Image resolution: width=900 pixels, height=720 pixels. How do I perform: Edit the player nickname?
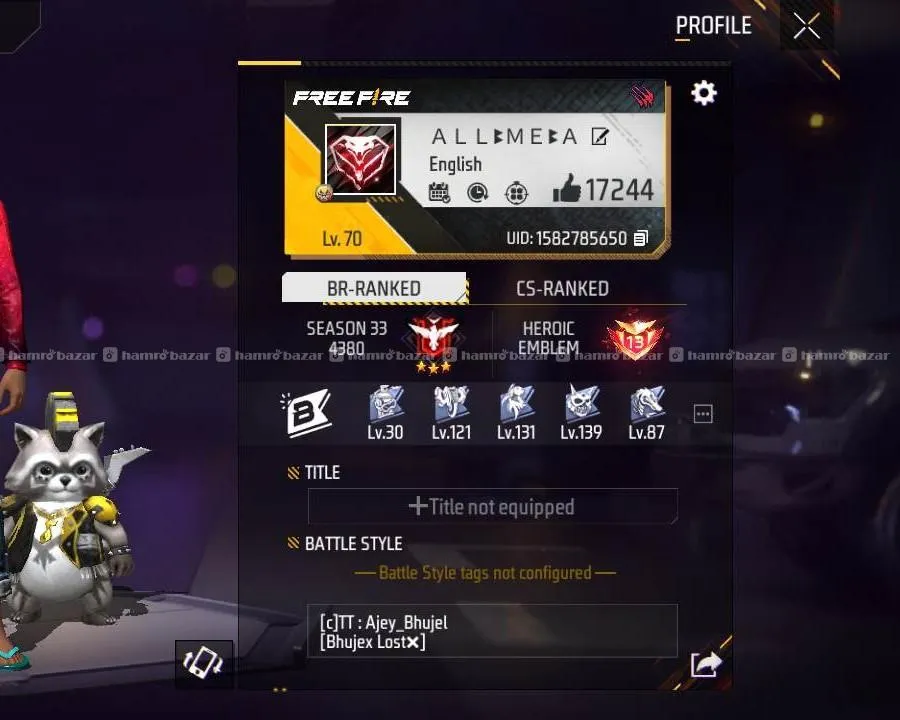pyautogui.click(x=600, y=137)
